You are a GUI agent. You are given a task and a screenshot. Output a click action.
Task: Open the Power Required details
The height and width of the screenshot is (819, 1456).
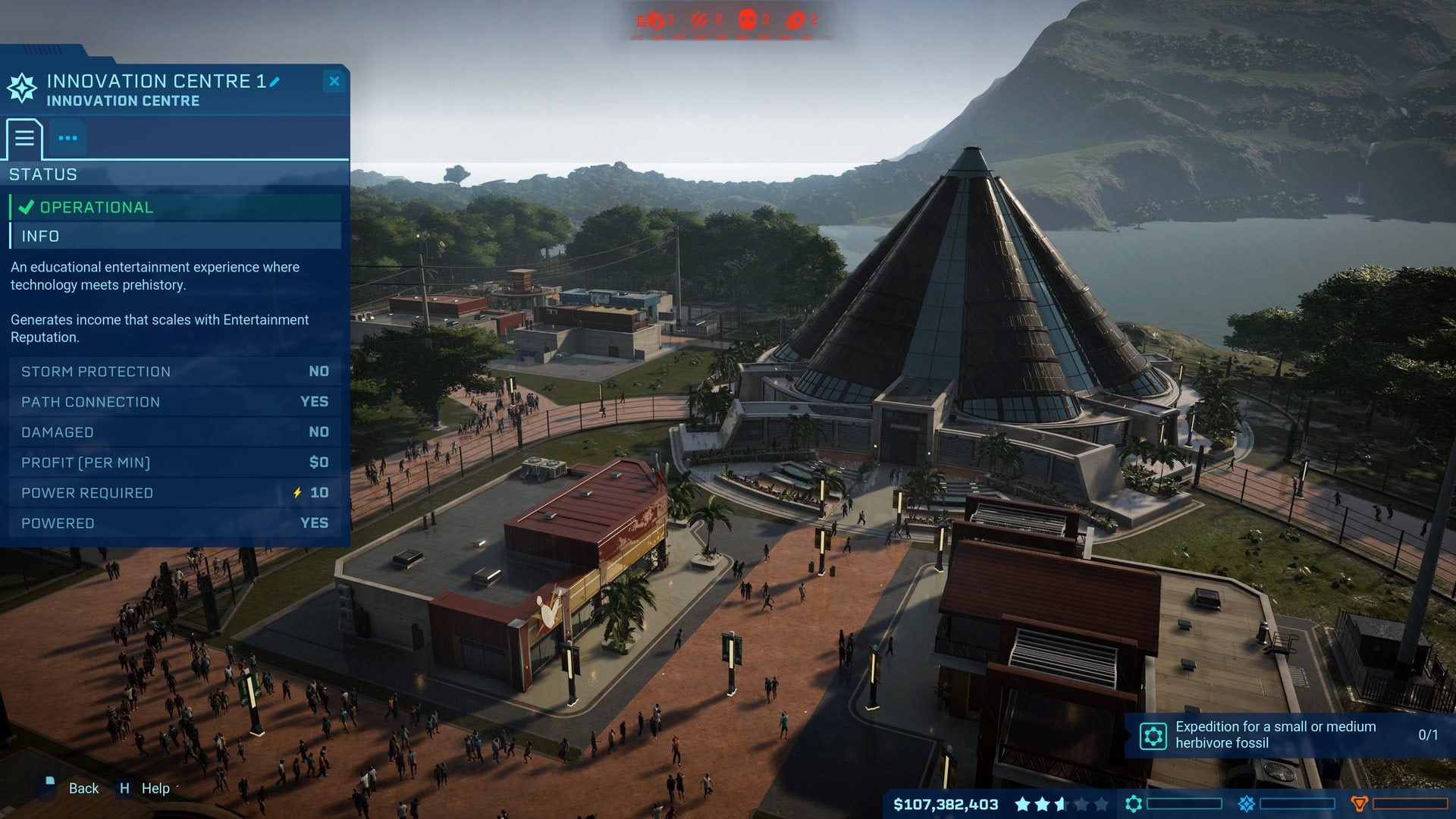173,492
